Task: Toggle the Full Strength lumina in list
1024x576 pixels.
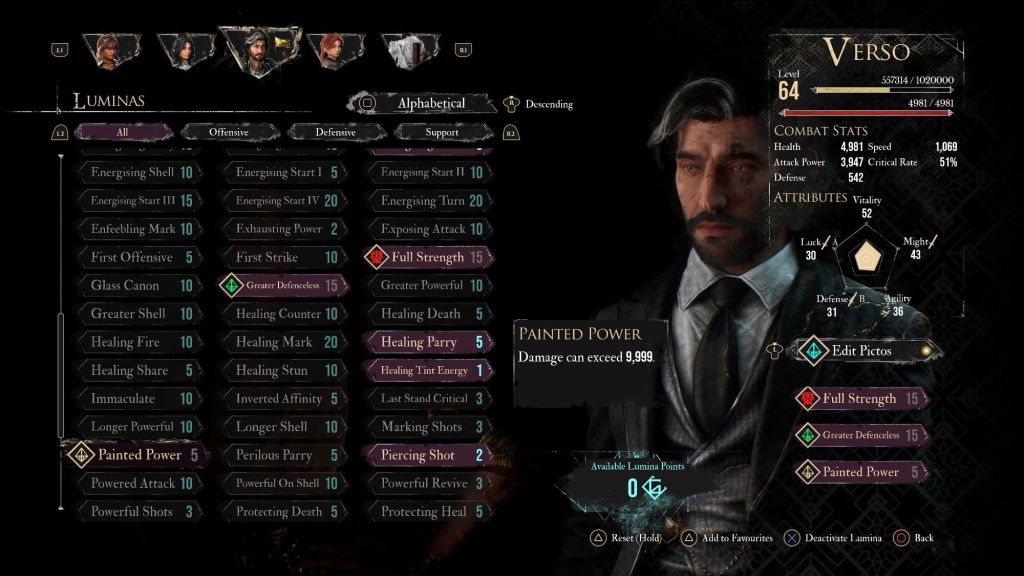Action: coord(427,257)
